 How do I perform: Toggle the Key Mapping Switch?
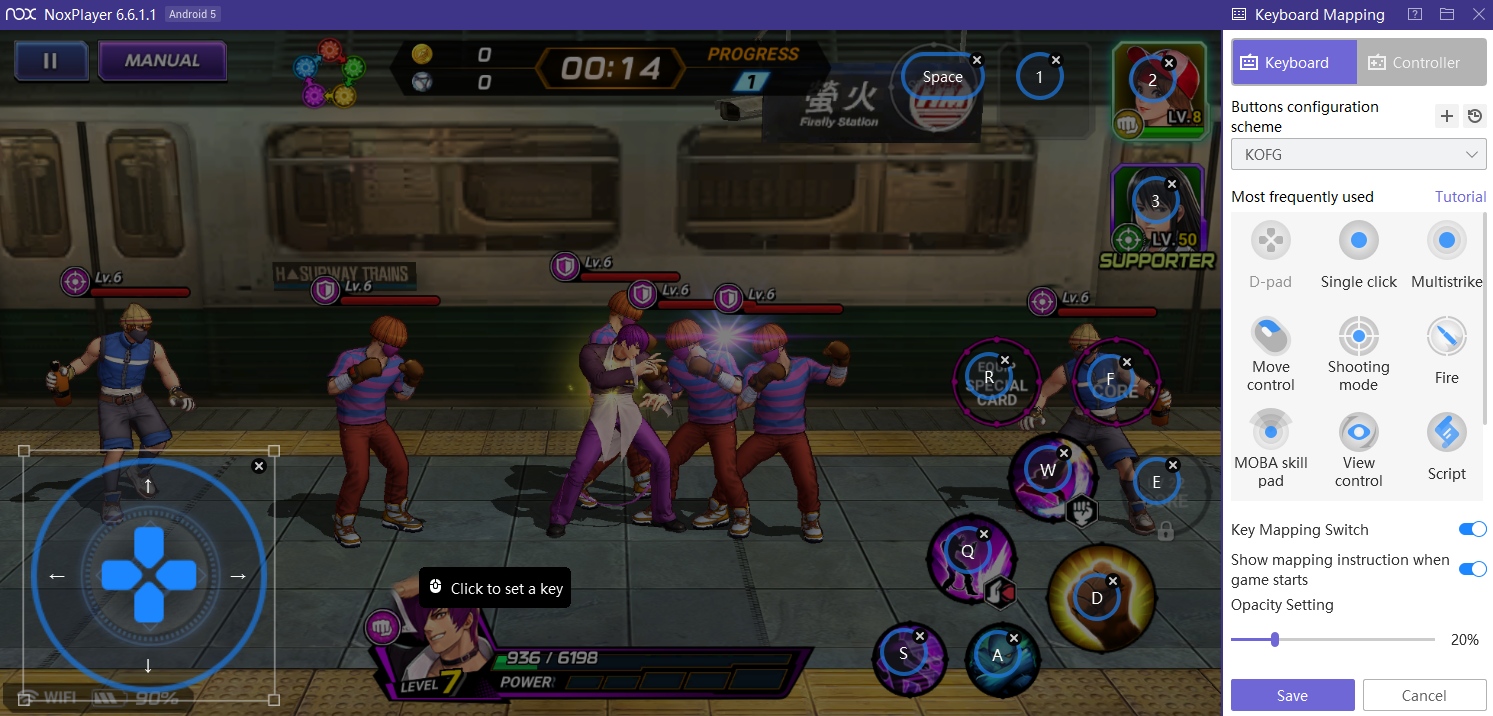click(1472, 529)
